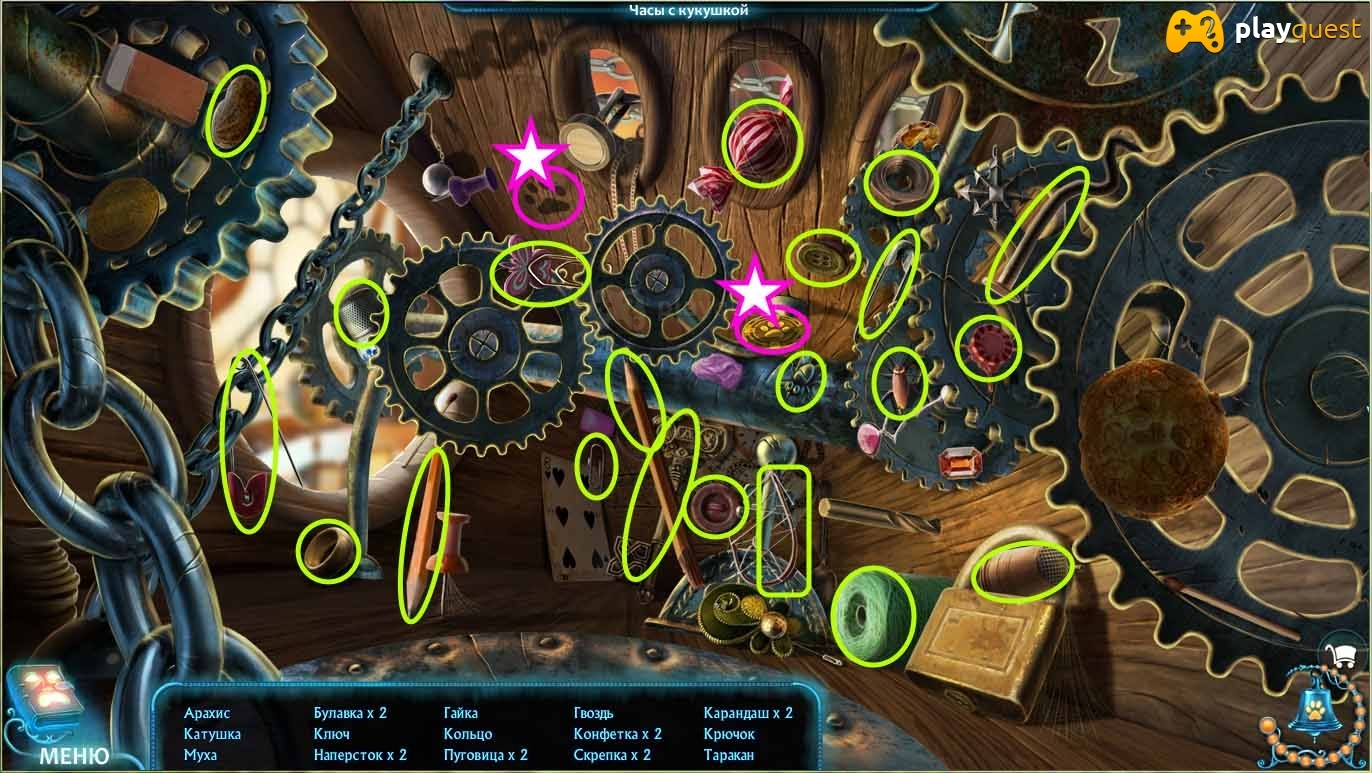Select 'Карандаш x 2' list entry
Screen dimensions: 1372x773
pyautogui.click(x=748, y=713)
